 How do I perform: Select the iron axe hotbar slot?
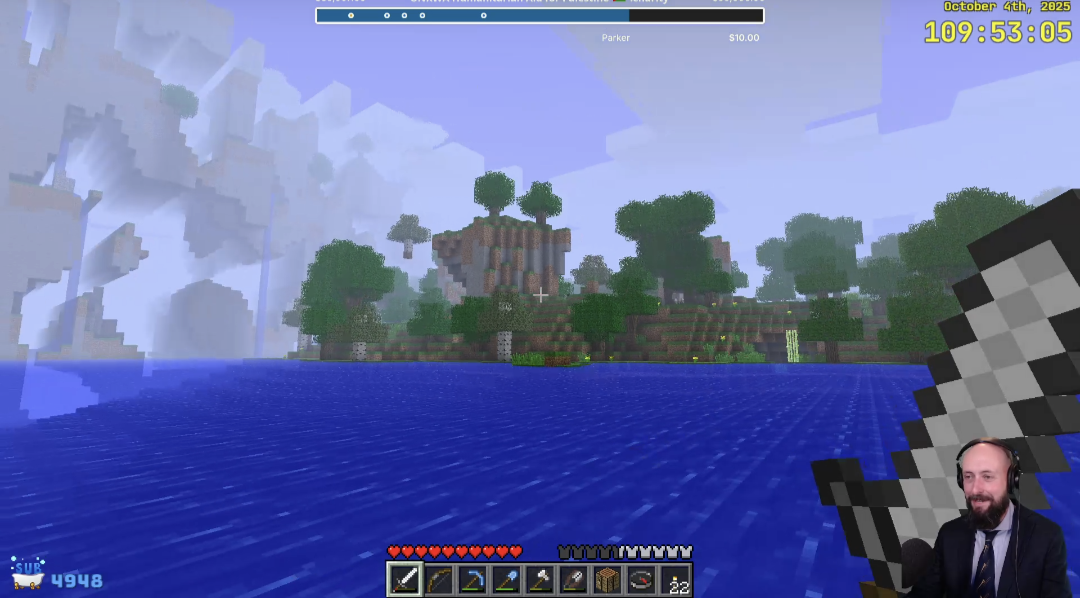coord(540,580)
